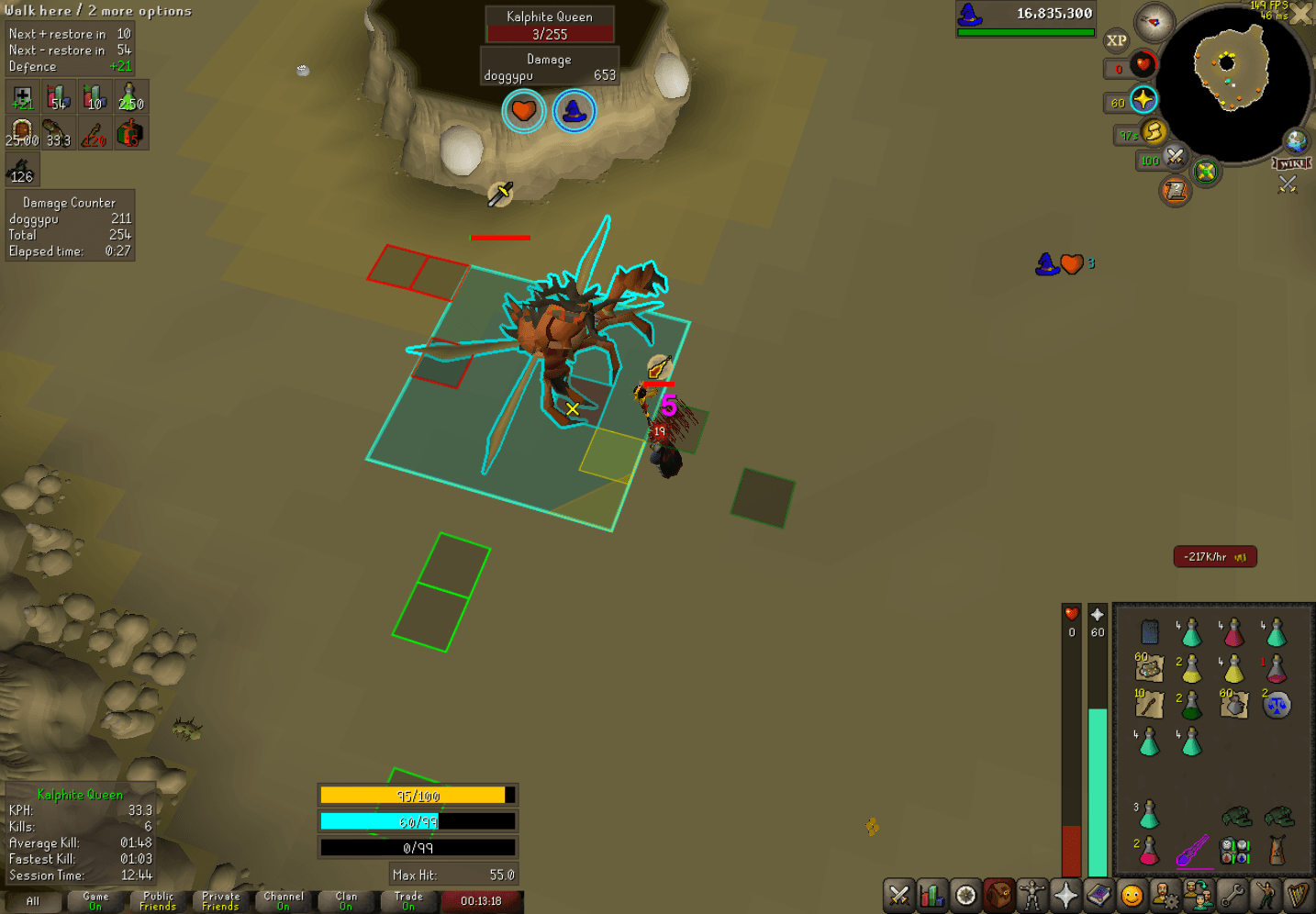
Task: Open the inventory backpack tab
Action: coord(998,895)
